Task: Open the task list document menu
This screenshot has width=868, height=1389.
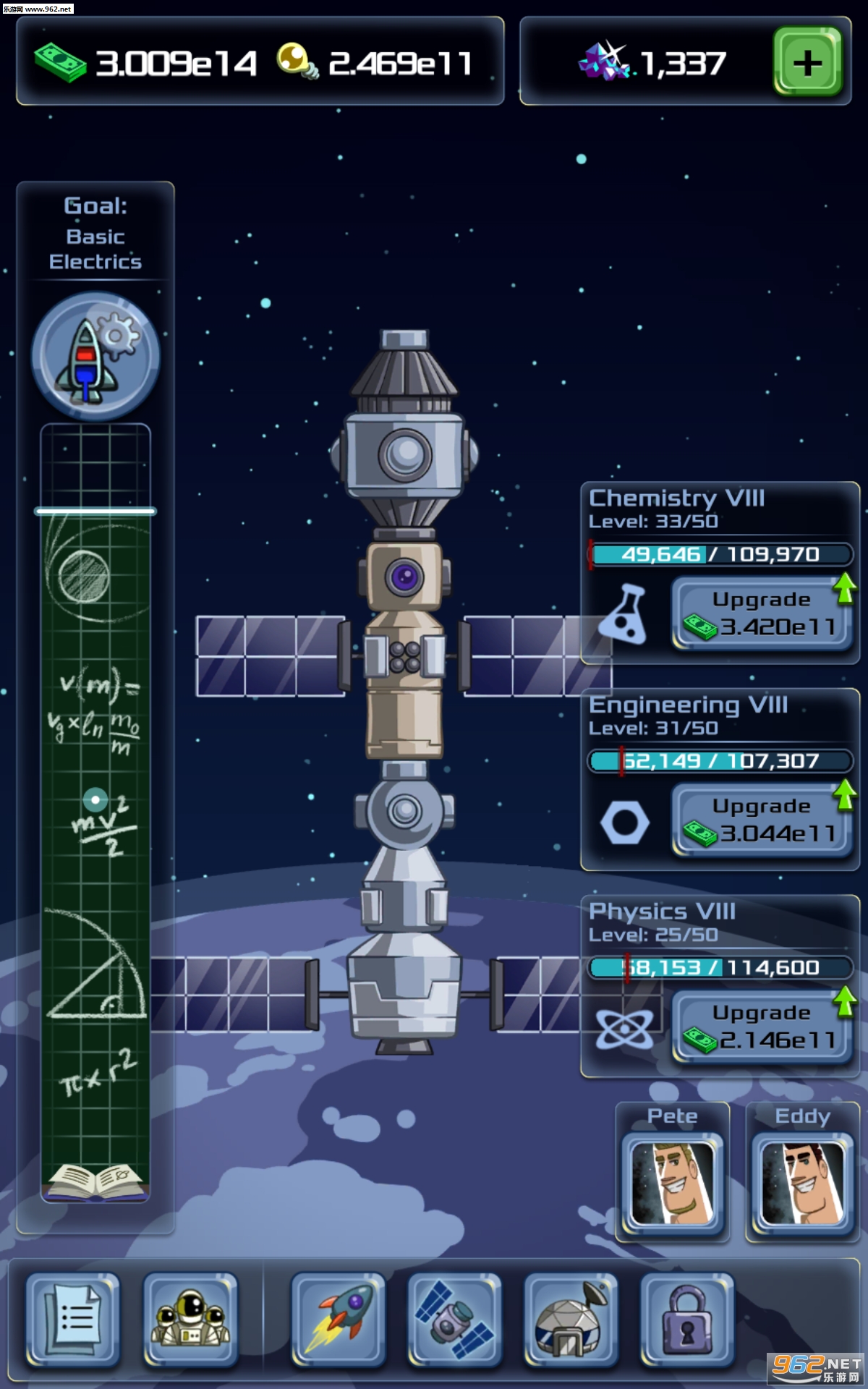Action: pyautogui.click(x=73, y=1320)
